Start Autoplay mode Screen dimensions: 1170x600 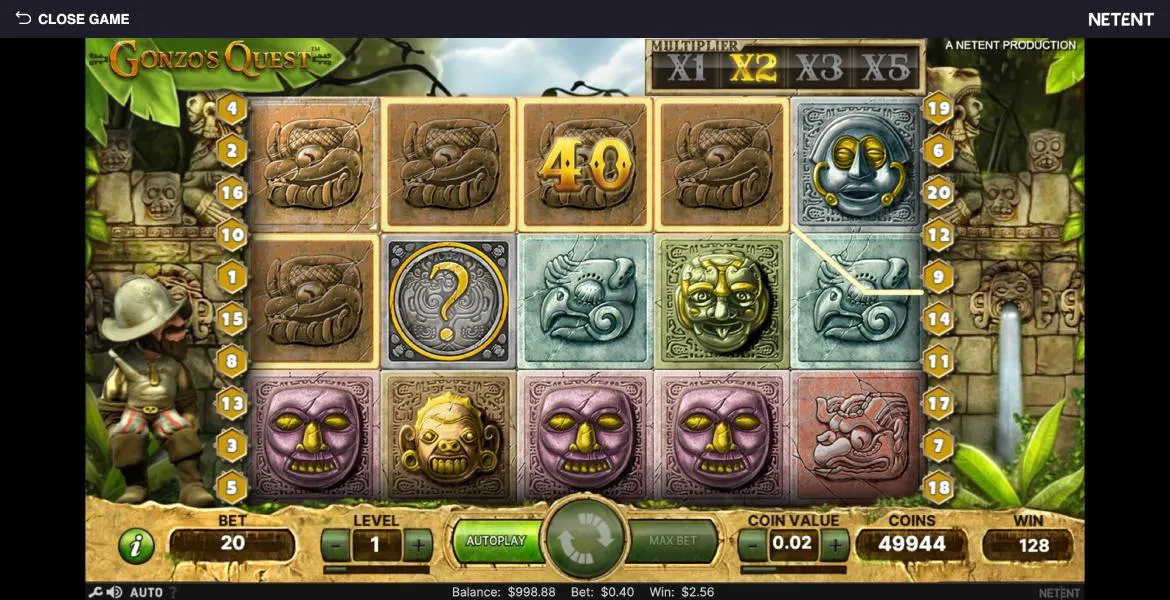pyautogui.click(x=496, y=541)
